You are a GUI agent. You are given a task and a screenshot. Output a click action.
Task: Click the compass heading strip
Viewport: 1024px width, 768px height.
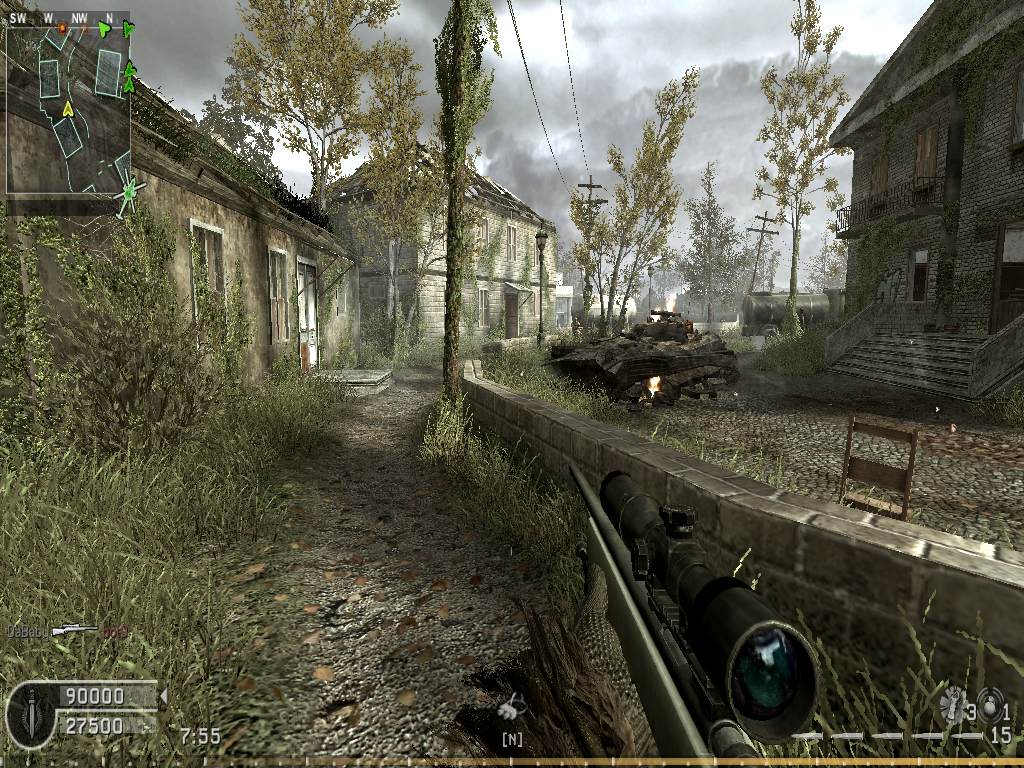point(68,18)
